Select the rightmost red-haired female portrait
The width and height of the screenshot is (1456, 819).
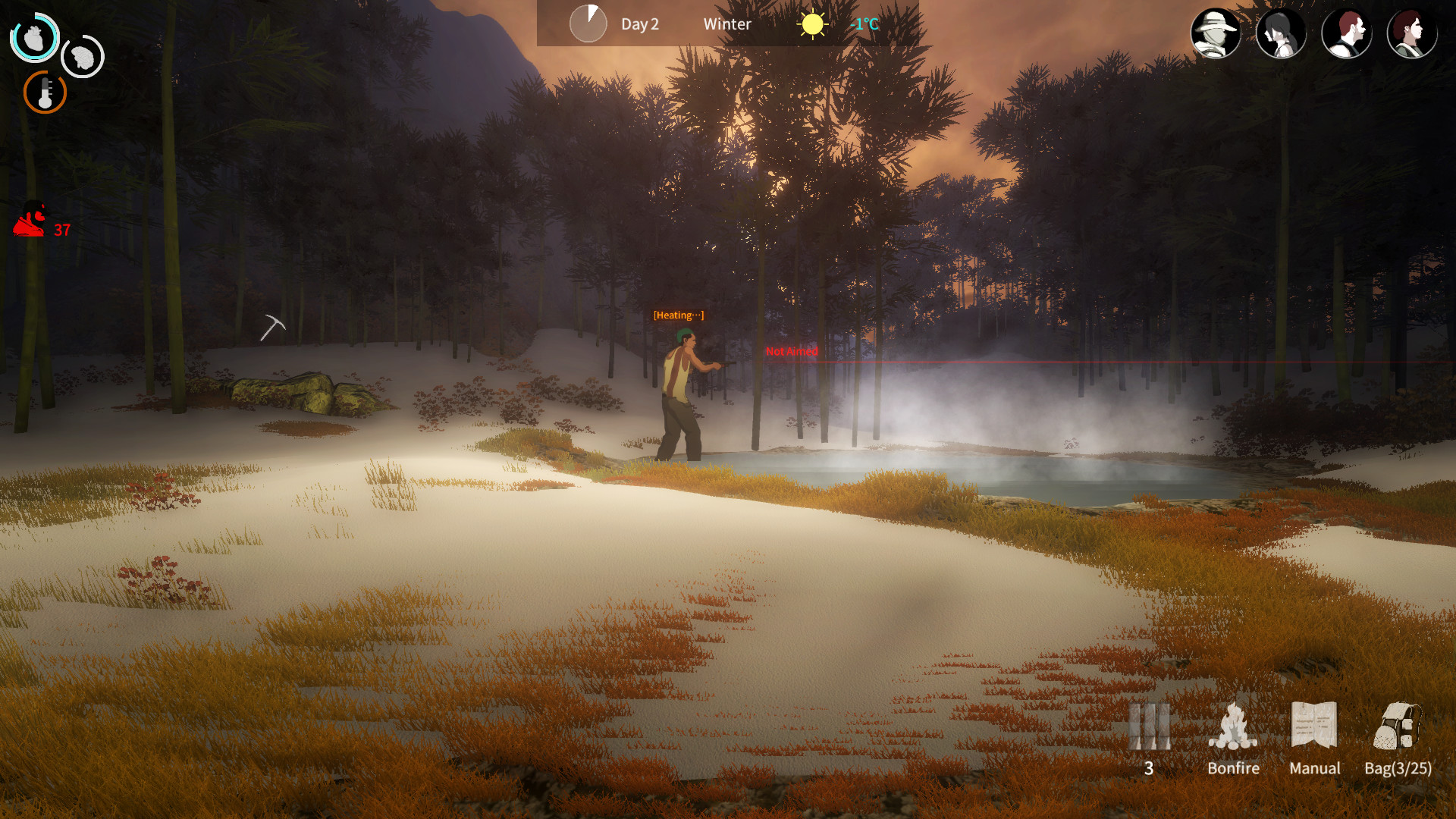click(1411, 32)
